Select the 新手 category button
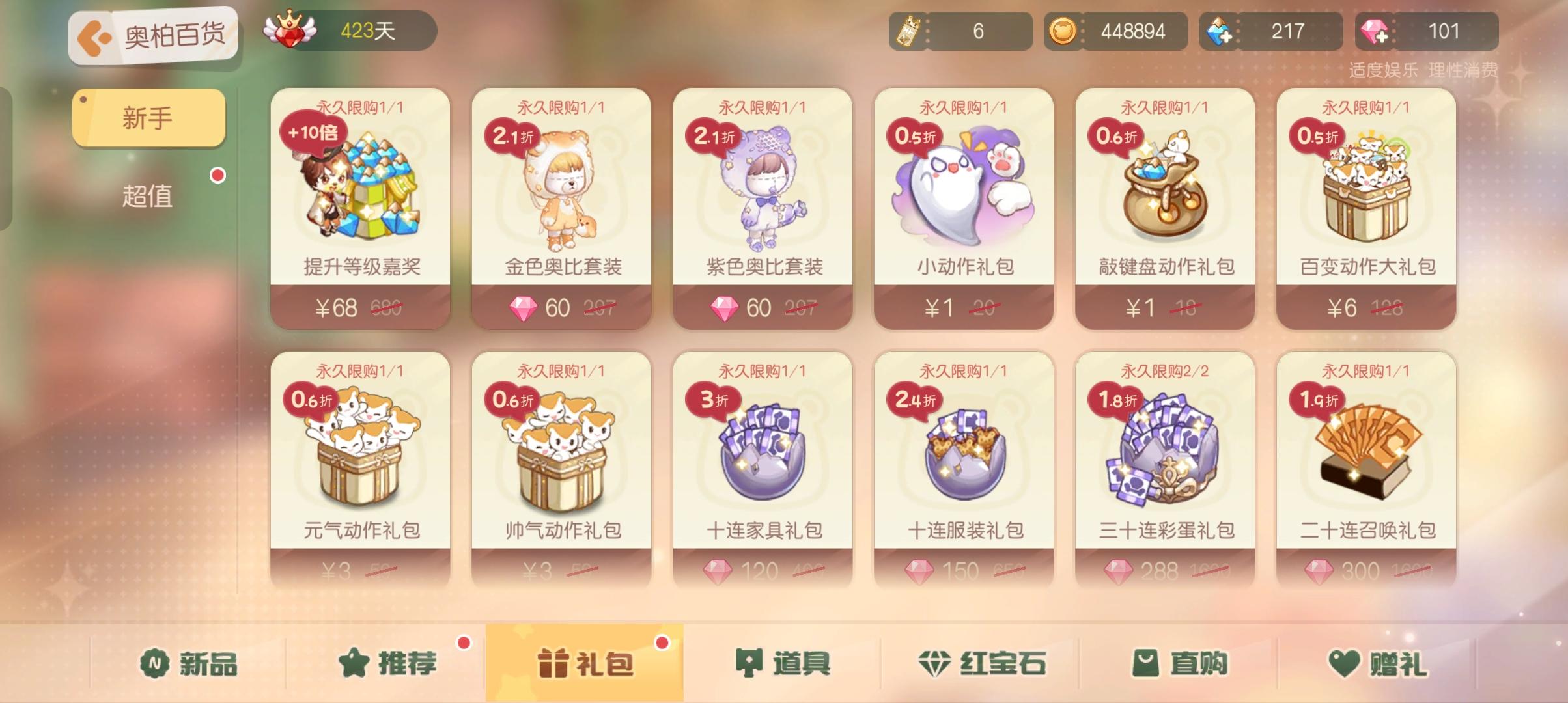 coord(148,117)
